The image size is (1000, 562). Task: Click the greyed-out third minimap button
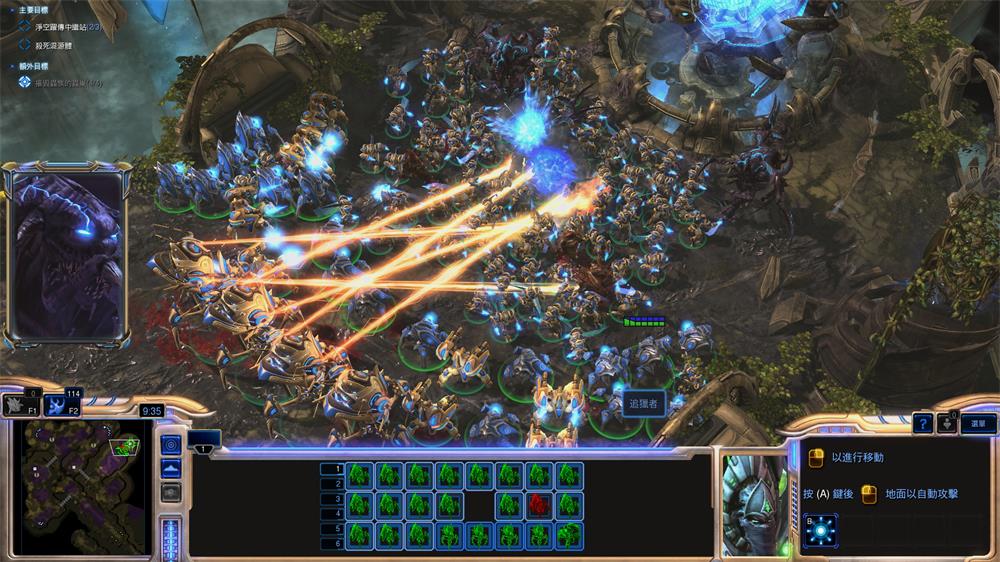[171, 492]
